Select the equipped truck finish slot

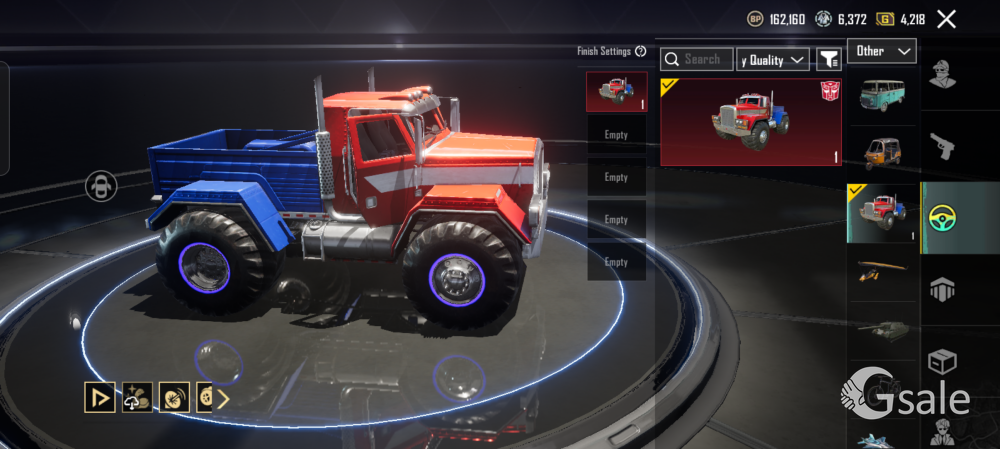click(616, 91)
